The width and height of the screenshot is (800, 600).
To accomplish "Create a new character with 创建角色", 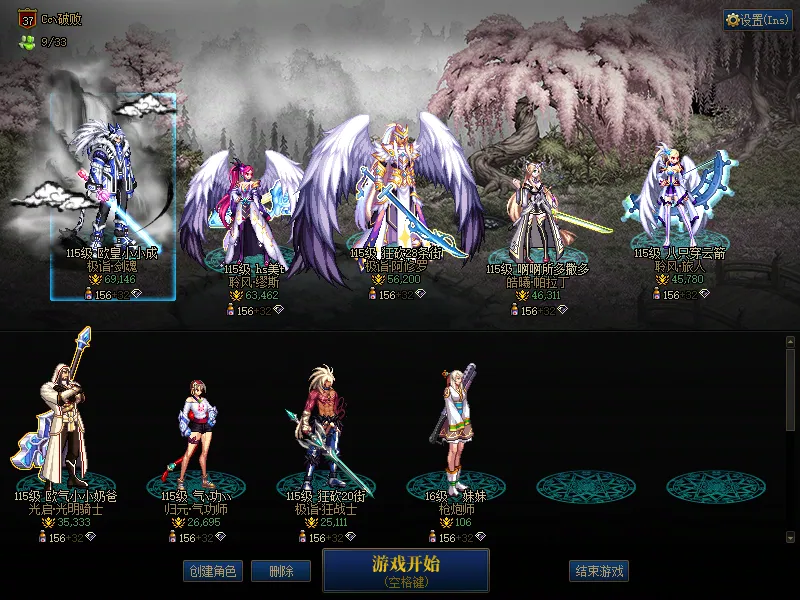I will (x=211, y=571).
